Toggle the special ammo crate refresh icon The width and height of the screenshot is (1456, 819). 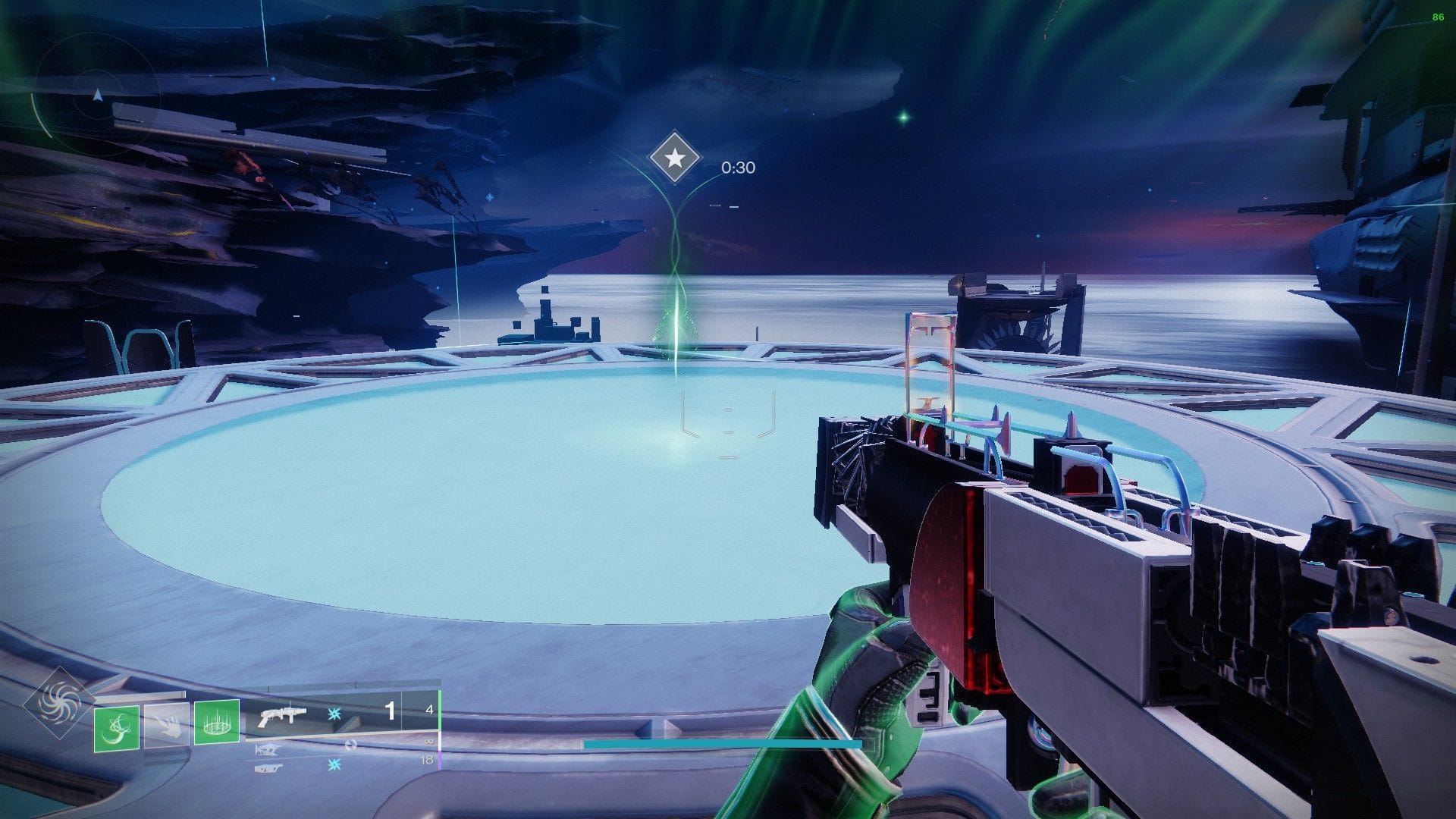tap(350, 745)
